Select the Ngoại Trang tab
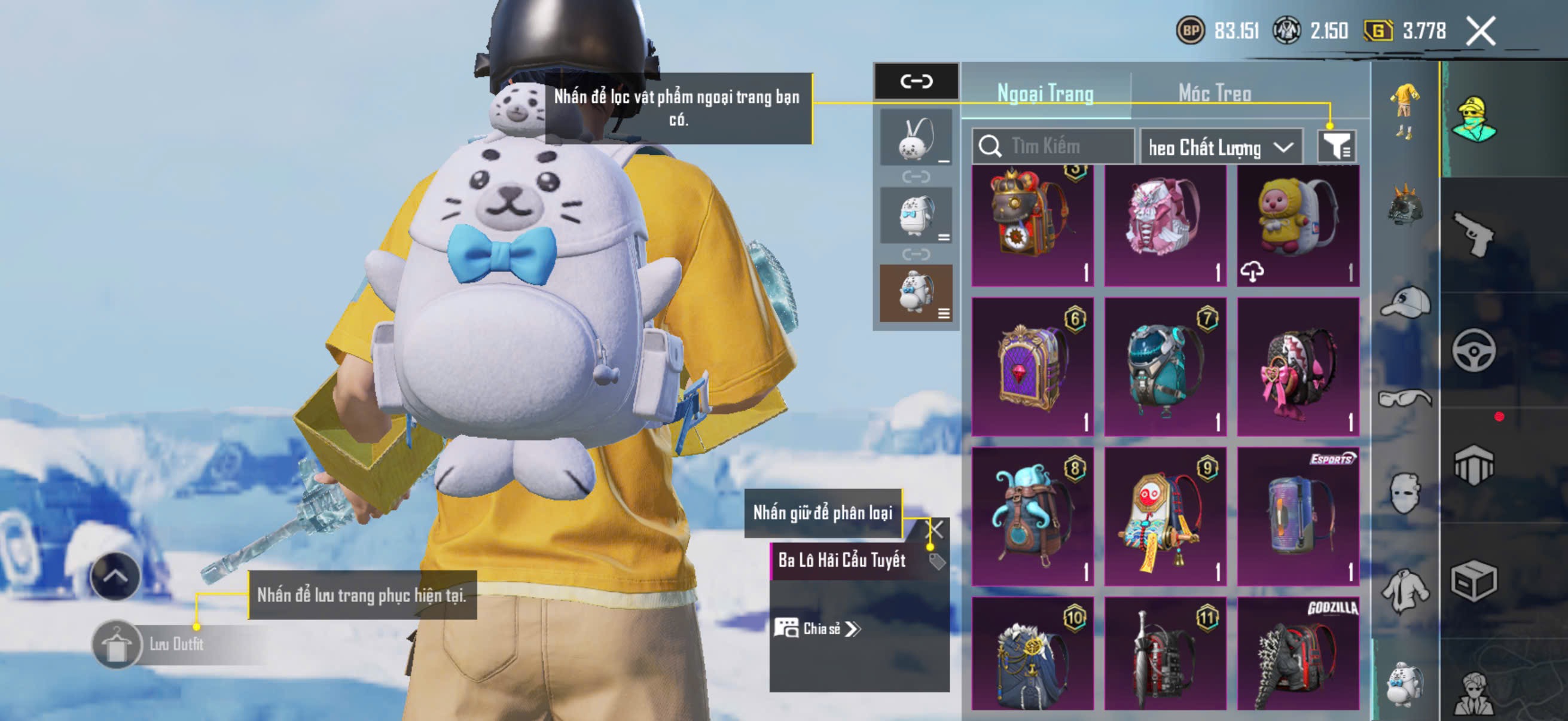 (x=1045, y=93)
